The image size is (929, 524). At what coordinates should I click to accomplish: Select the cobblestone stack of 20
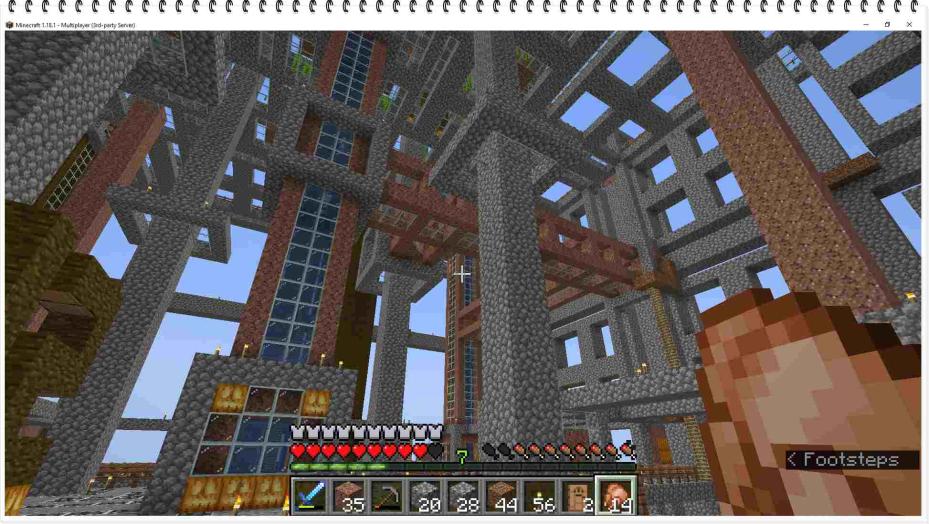[x=424, y=496]
